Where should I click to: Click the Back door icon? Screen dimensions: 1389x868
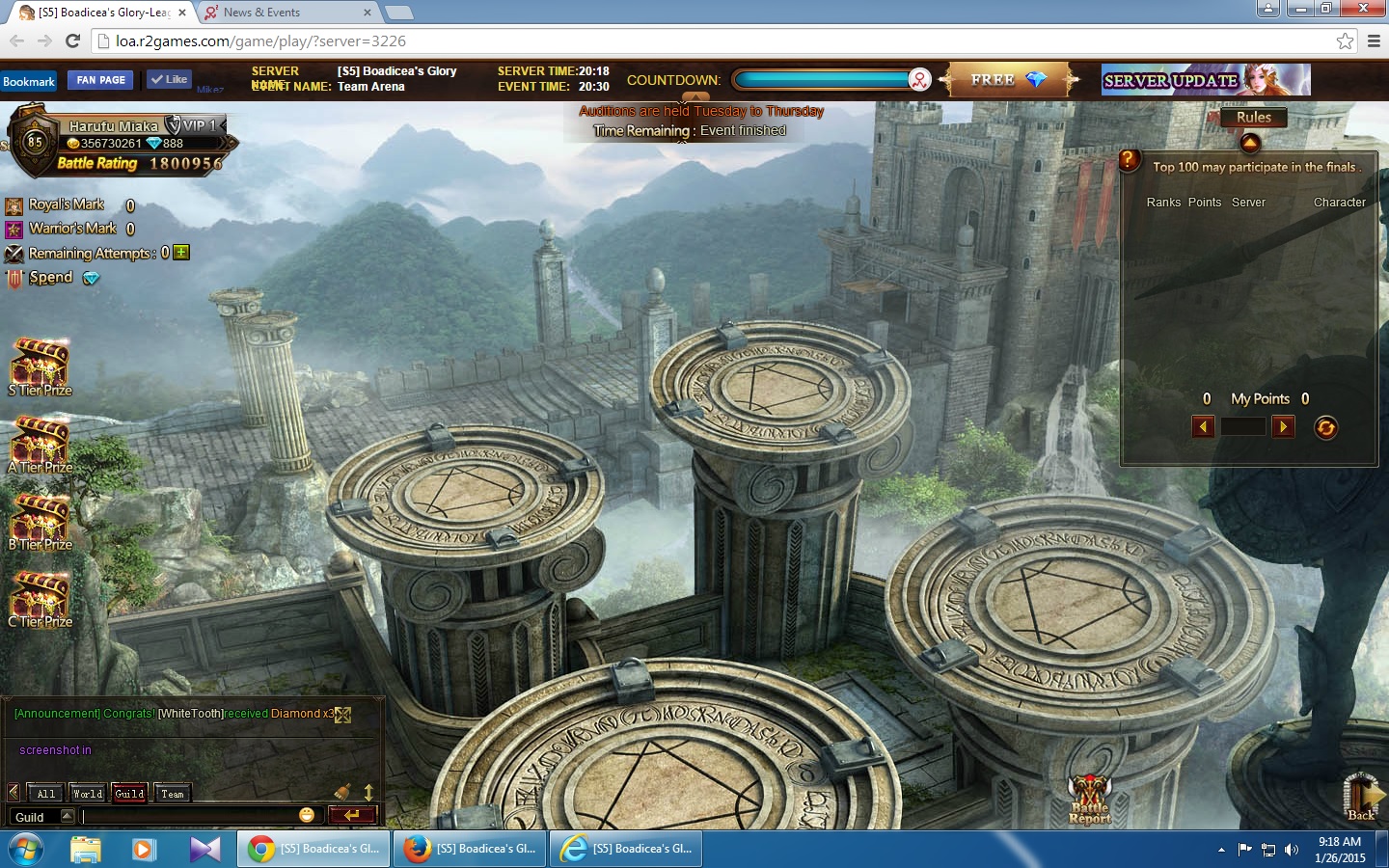(x=1362, y=797)
